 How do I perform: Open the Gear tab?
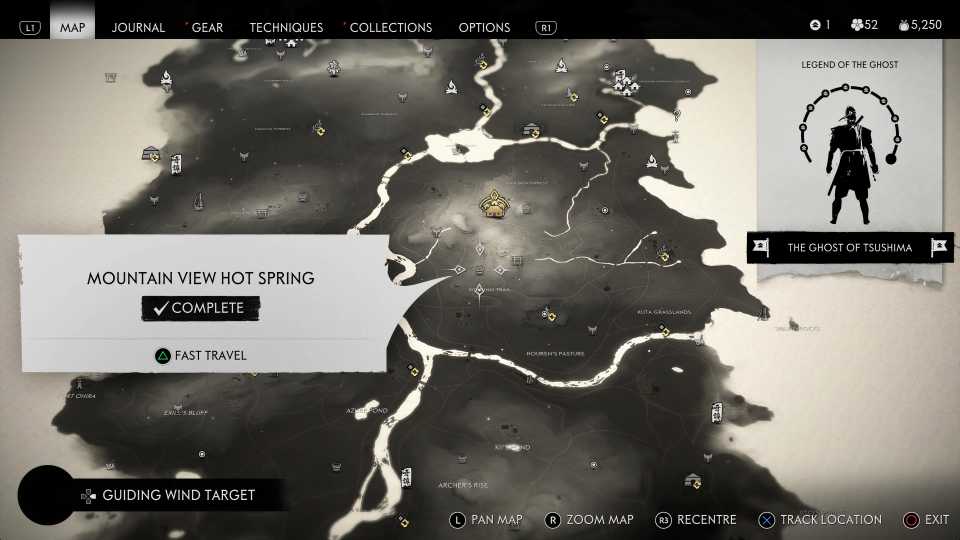point(207,27)
